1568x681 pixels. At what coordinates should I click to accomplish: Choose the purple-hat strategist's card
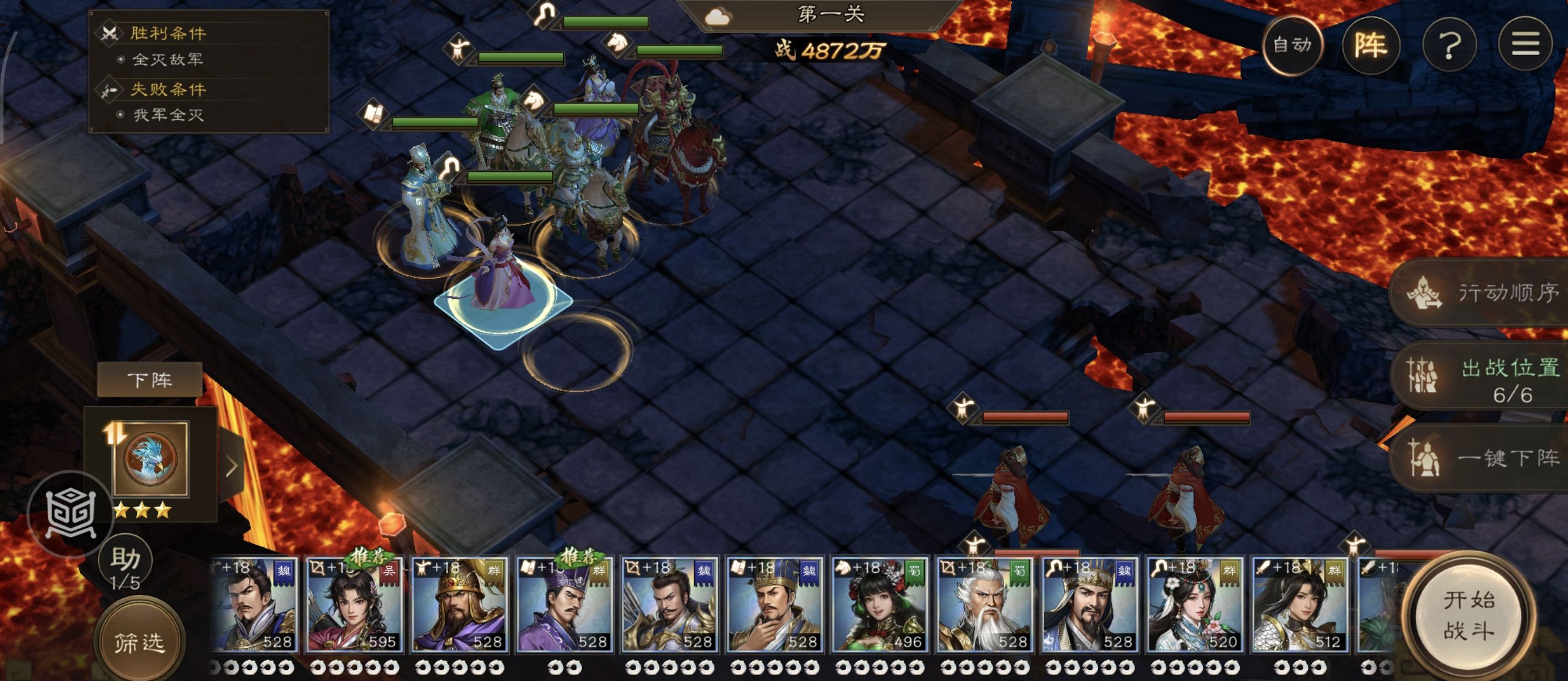564,605
